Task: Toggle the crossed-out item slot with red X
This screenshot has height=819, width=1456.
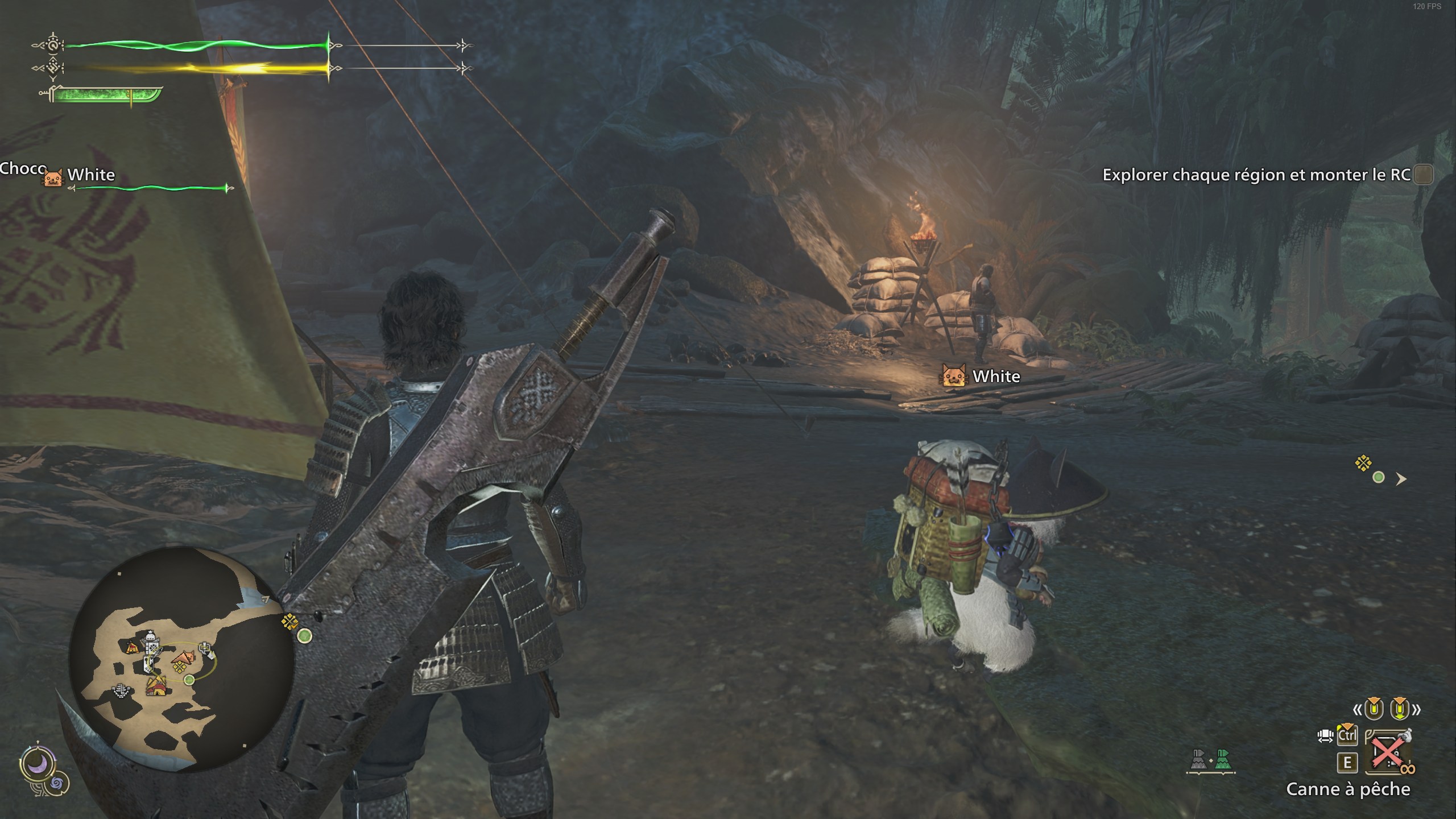Action: point(1387,752)
